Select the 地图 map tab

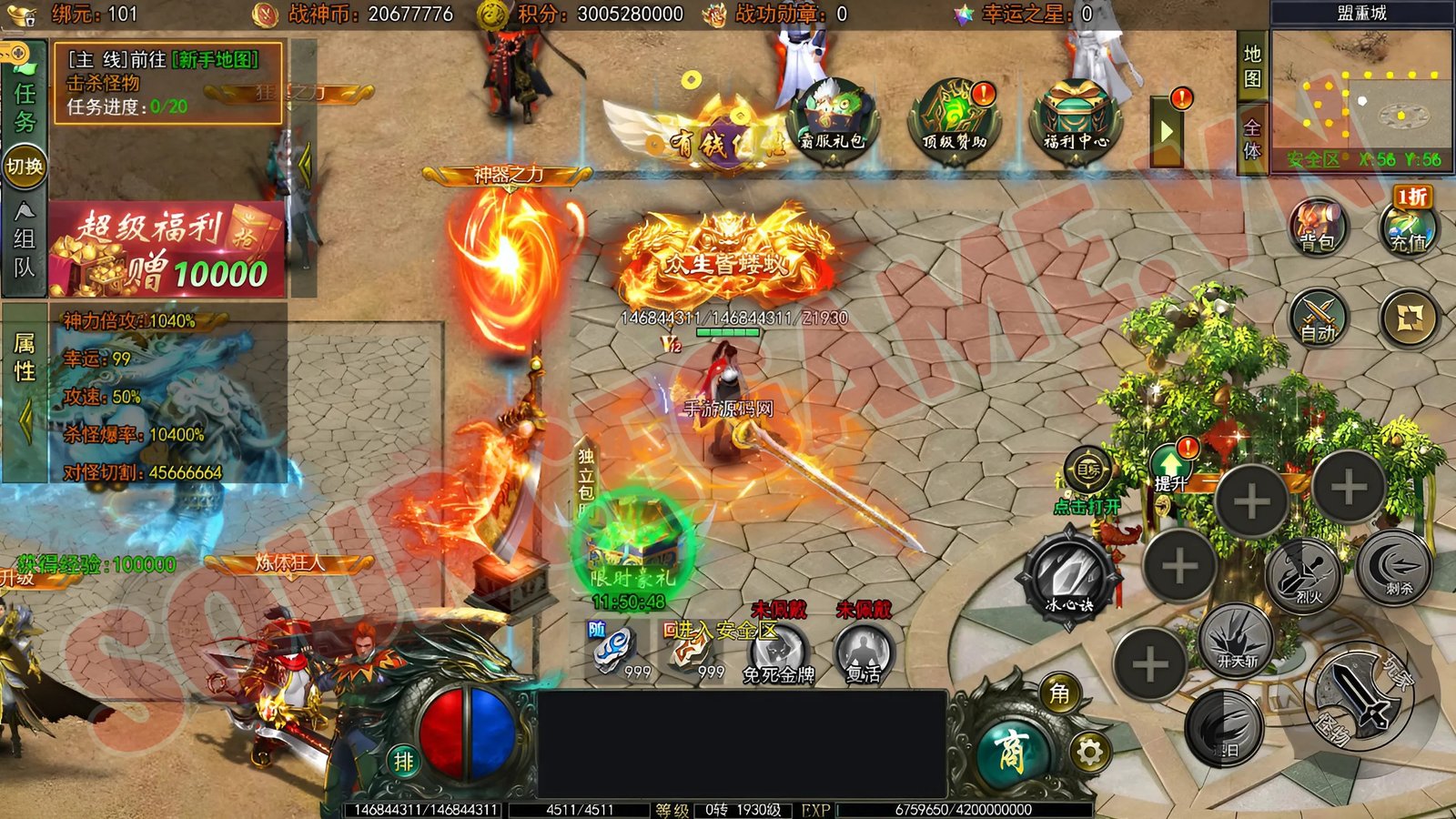coord(1253,66)
